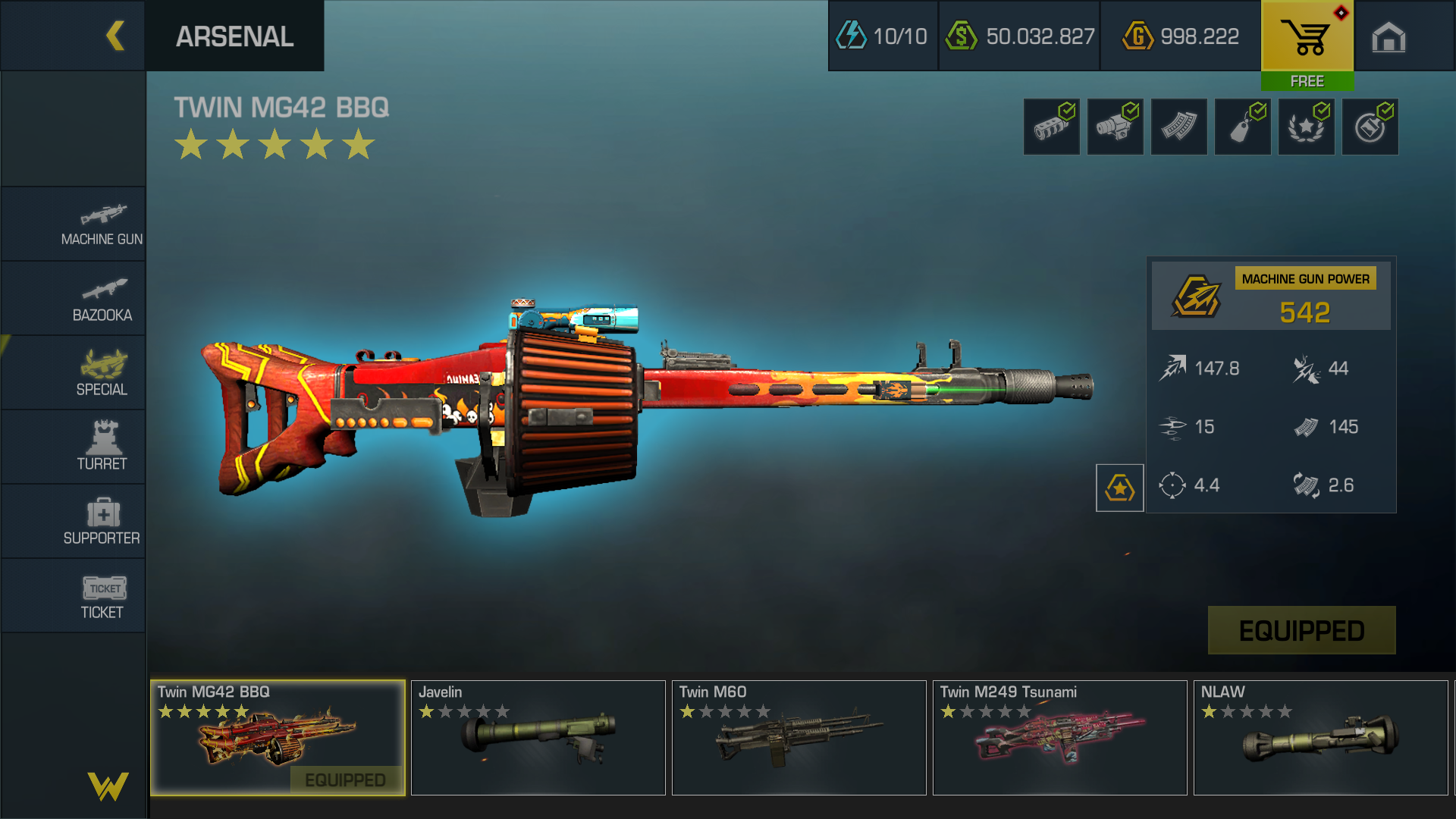Select the Twin MG42 BBQ weapon card
This screenshot has height=819, width=1456.
[278, 737]
